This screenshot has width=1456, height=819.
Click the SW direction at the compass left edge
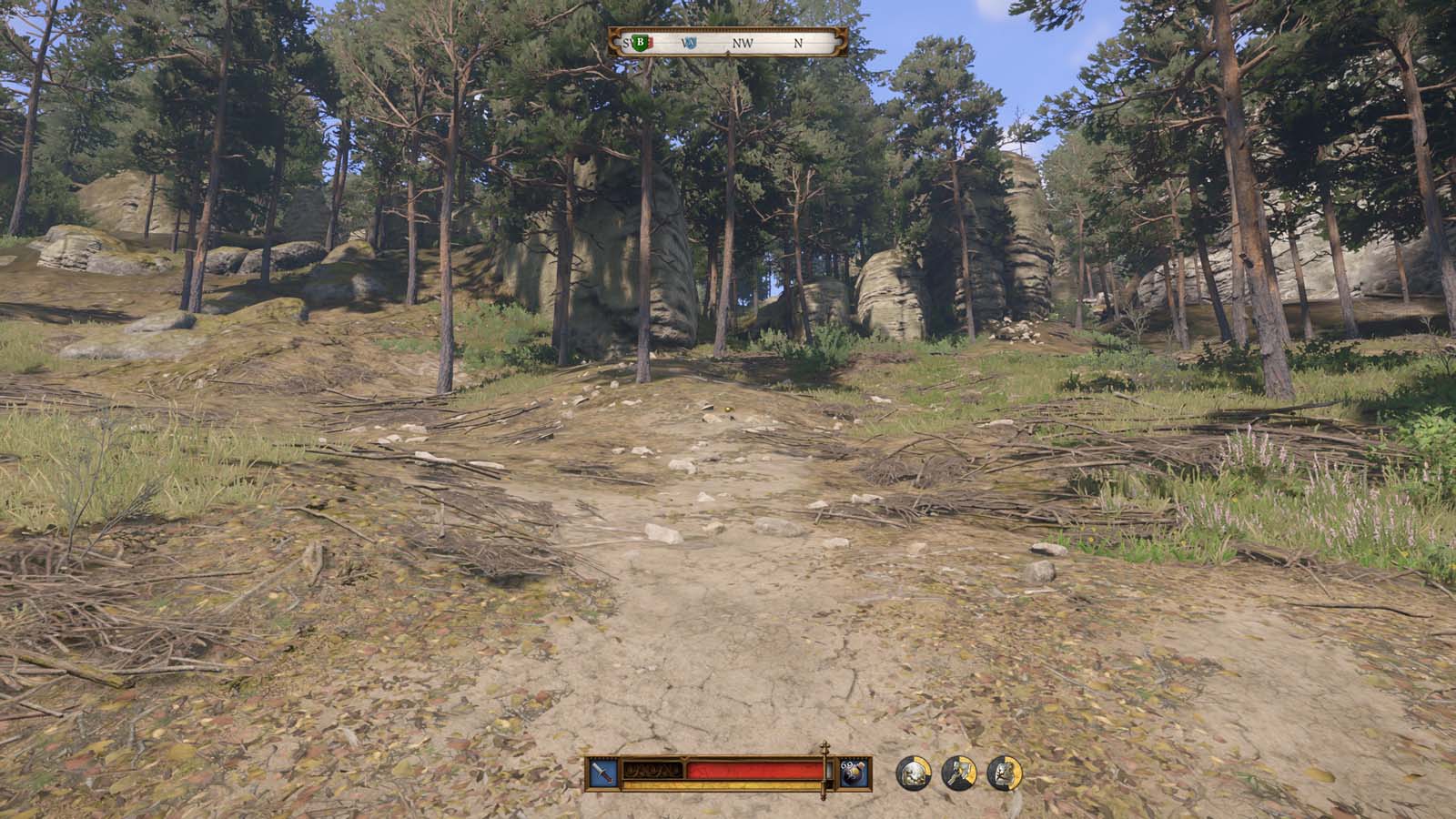625,42
